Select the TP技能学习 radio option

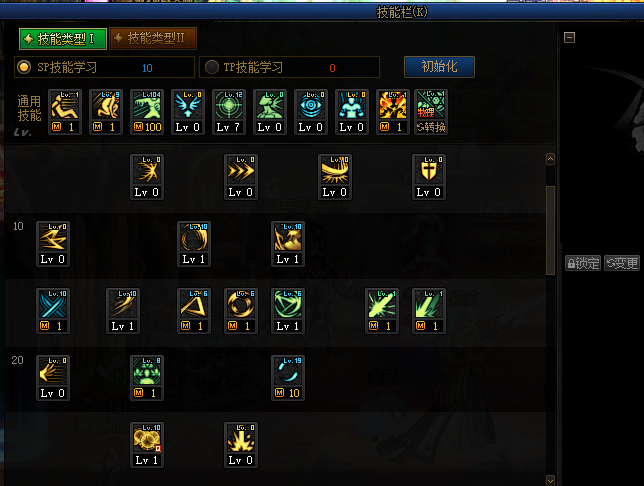[x=212, y=67]
